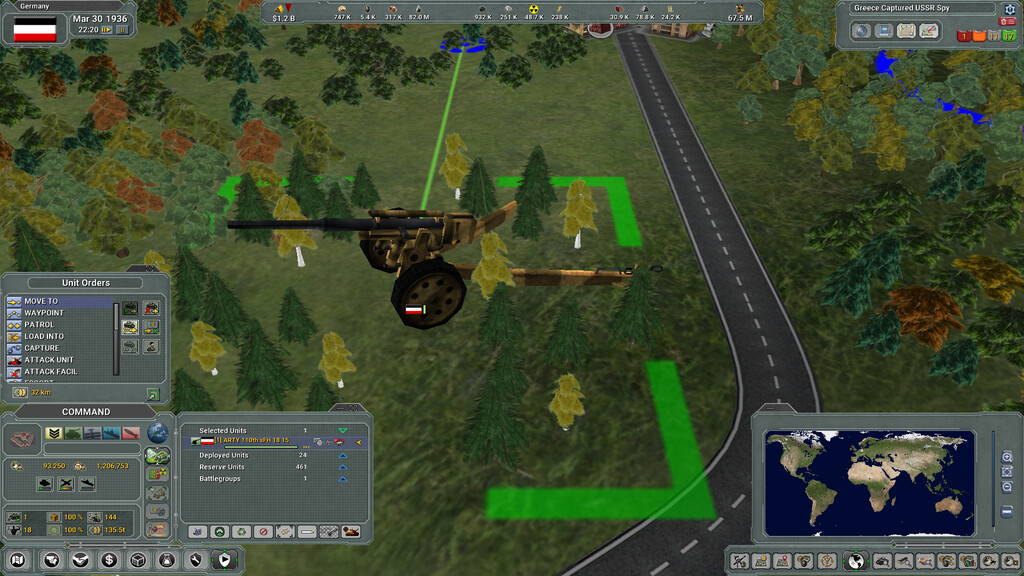Expand the Reserve Units list
This screenshot has height=576, width=1024.
343,467
